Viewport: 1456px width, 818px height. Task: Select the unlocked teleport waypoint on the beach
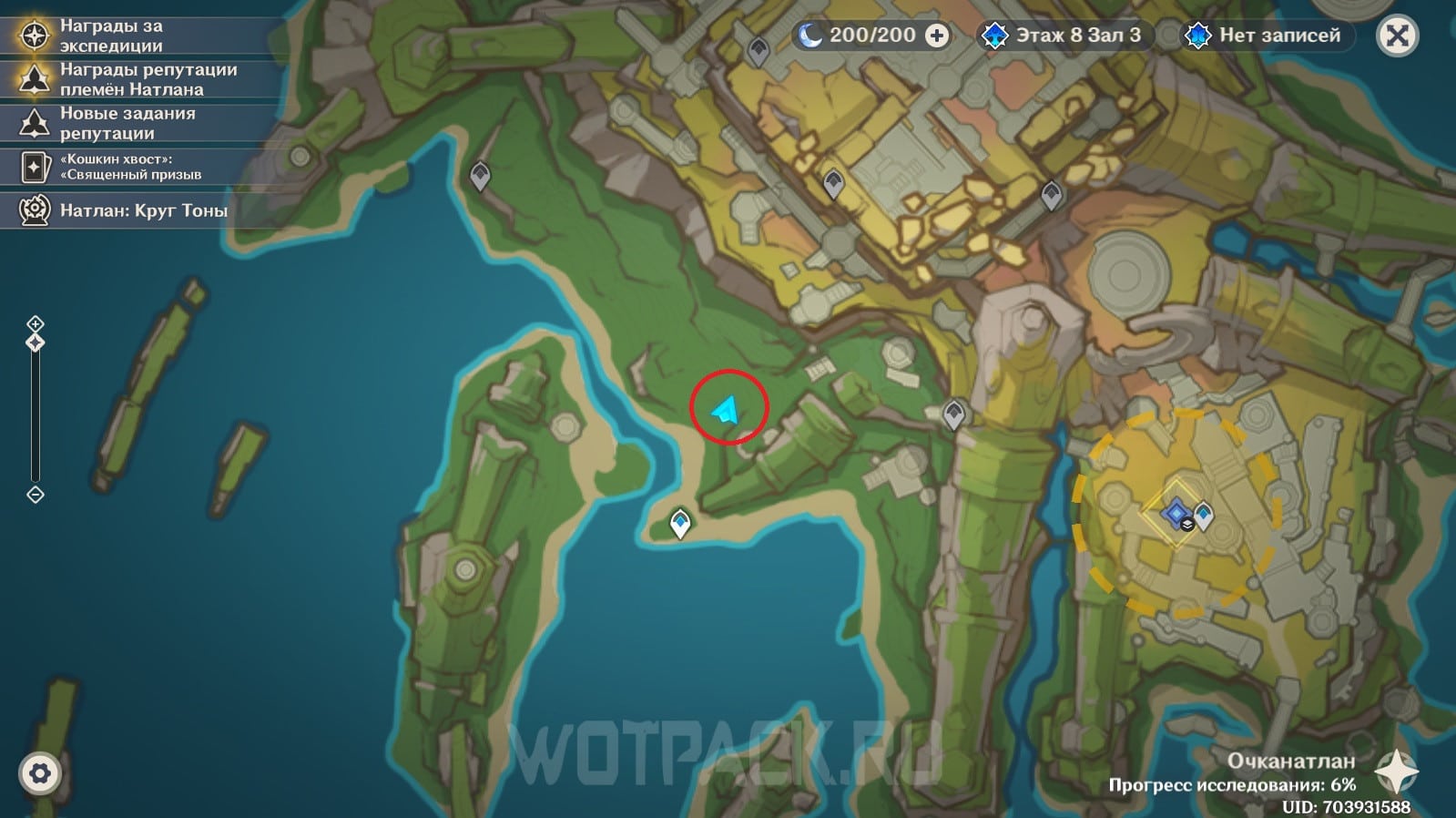click(x=680, y=523)
